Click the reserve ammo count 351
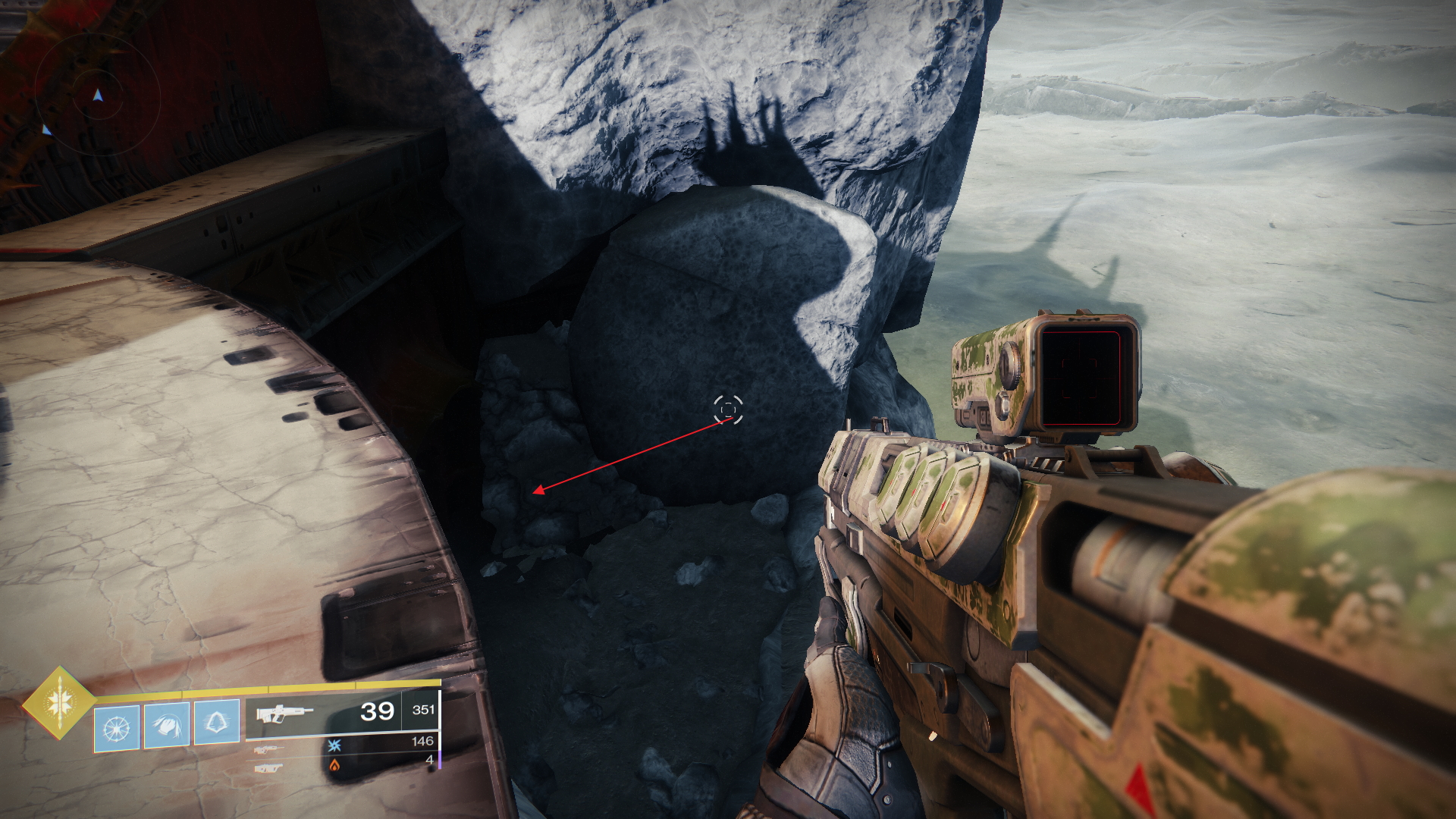 pos(425,710)
